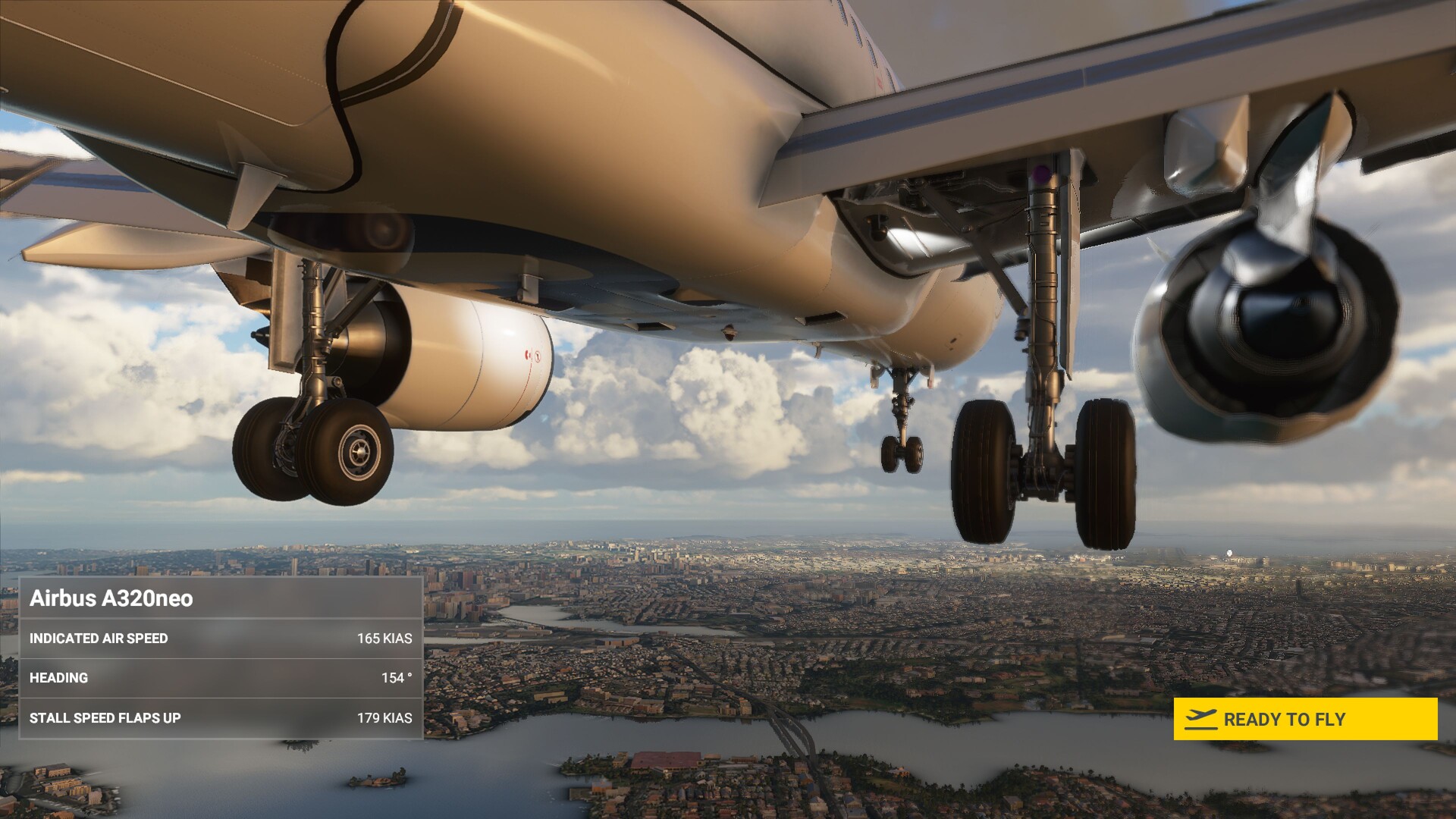Click the aircraft information panel header area

(x=220, y=598)
